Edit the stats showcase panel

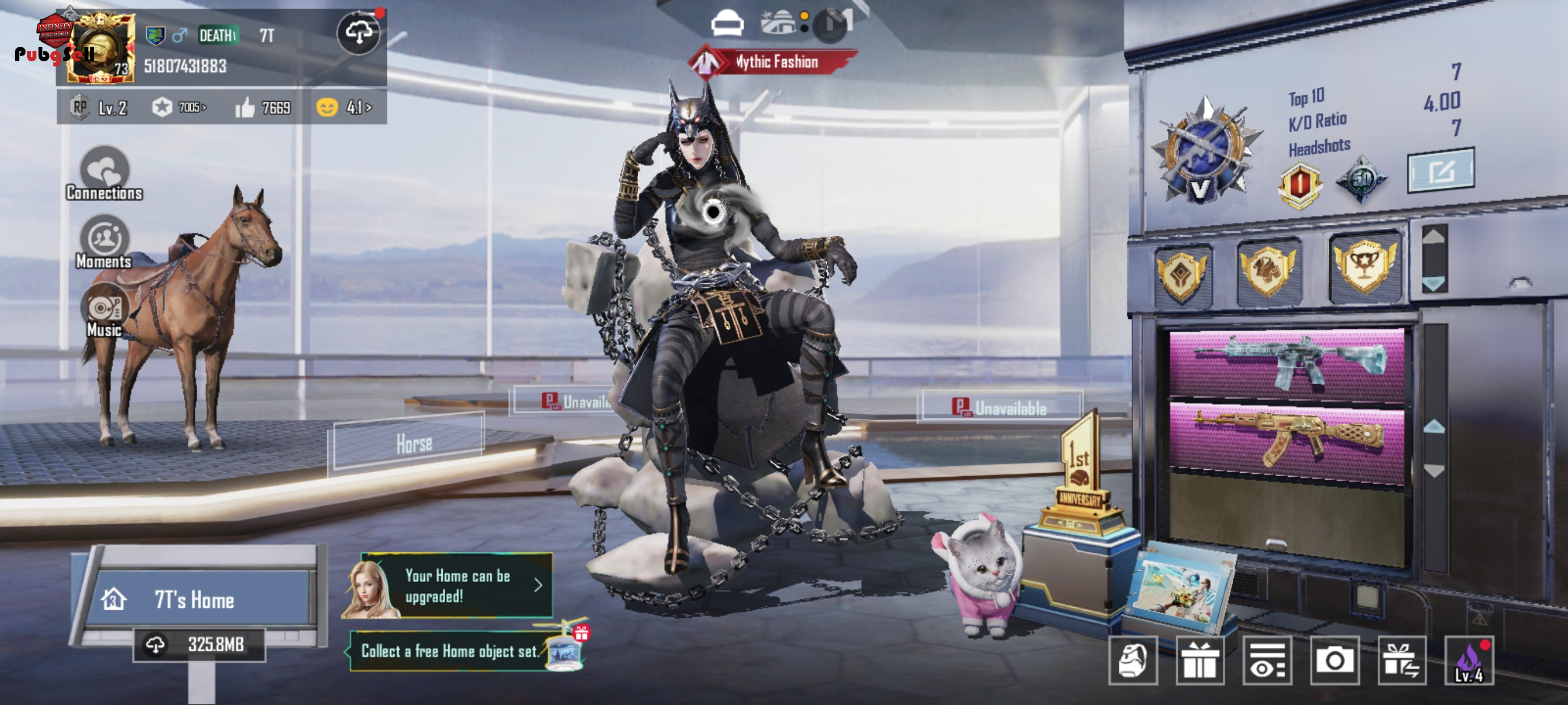pyautogui.click(x=1441, y=171)
